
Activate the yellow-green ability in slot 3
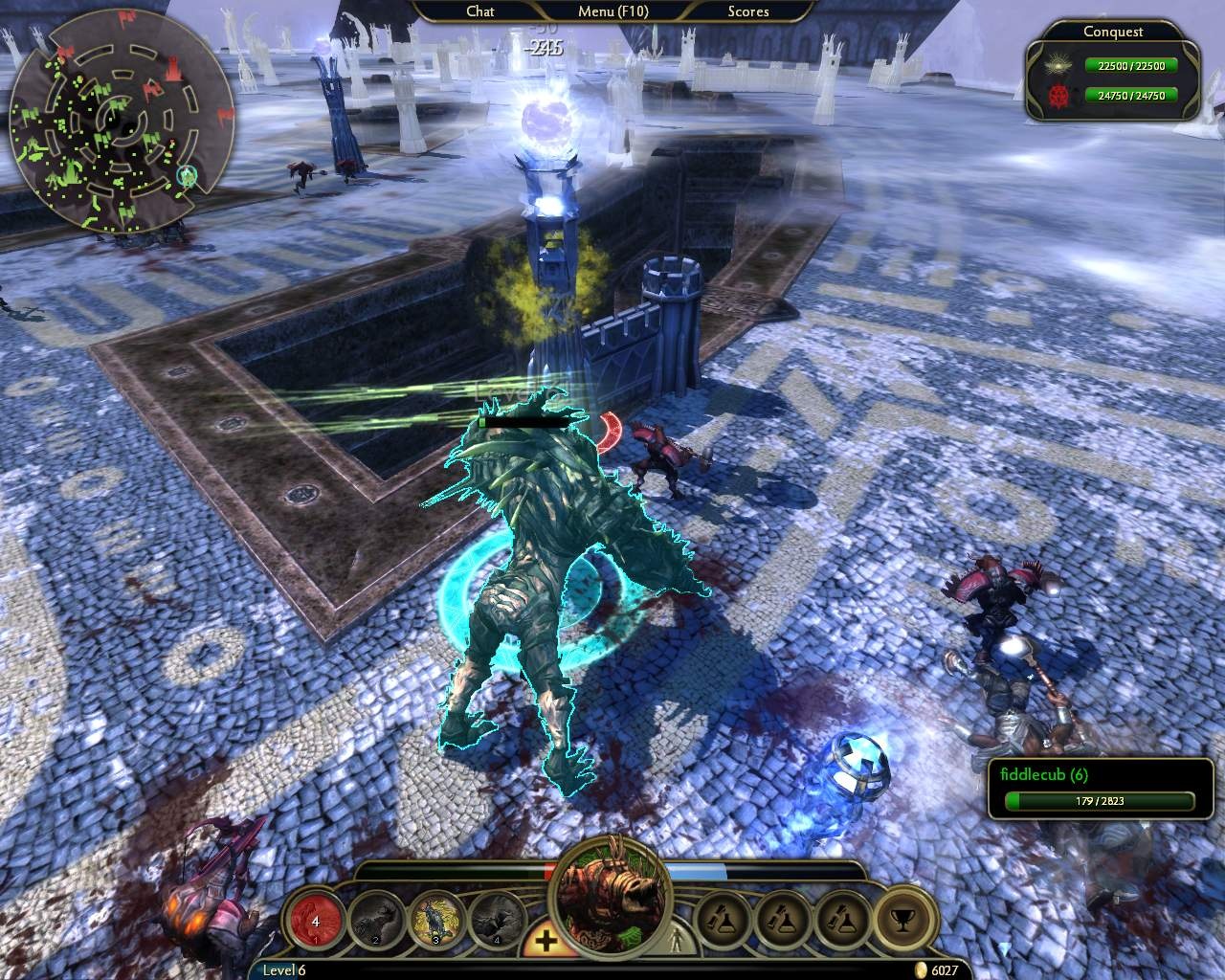pos(435,921)
